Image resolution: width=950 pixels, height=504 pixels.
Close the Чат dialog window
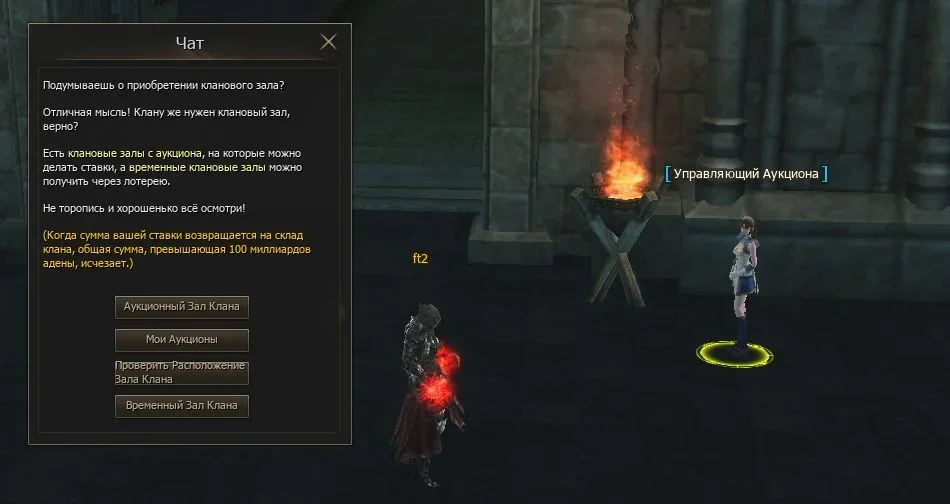pyautogui.click(x=328, y=42)
